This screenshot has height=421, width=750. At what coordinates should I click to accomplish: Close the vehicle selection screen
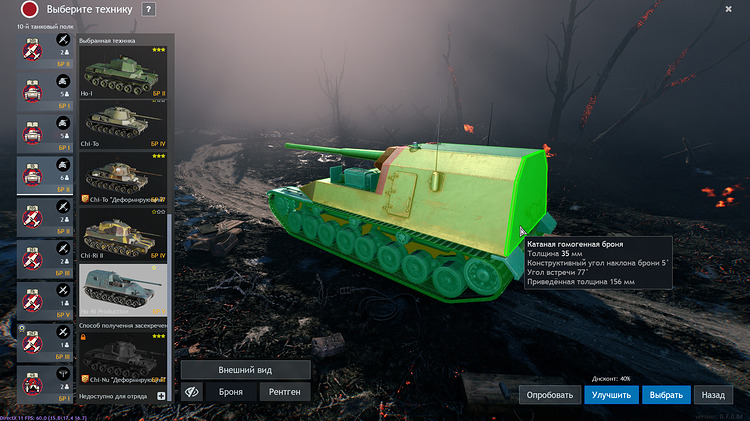pos(728,9)
